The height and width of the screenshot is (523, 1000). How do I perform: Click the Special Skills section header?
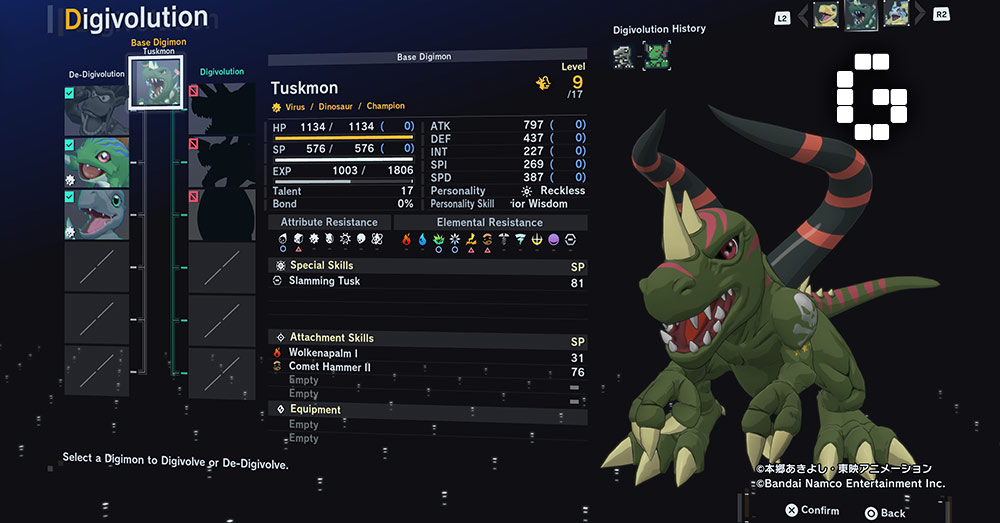coord(321,266)
